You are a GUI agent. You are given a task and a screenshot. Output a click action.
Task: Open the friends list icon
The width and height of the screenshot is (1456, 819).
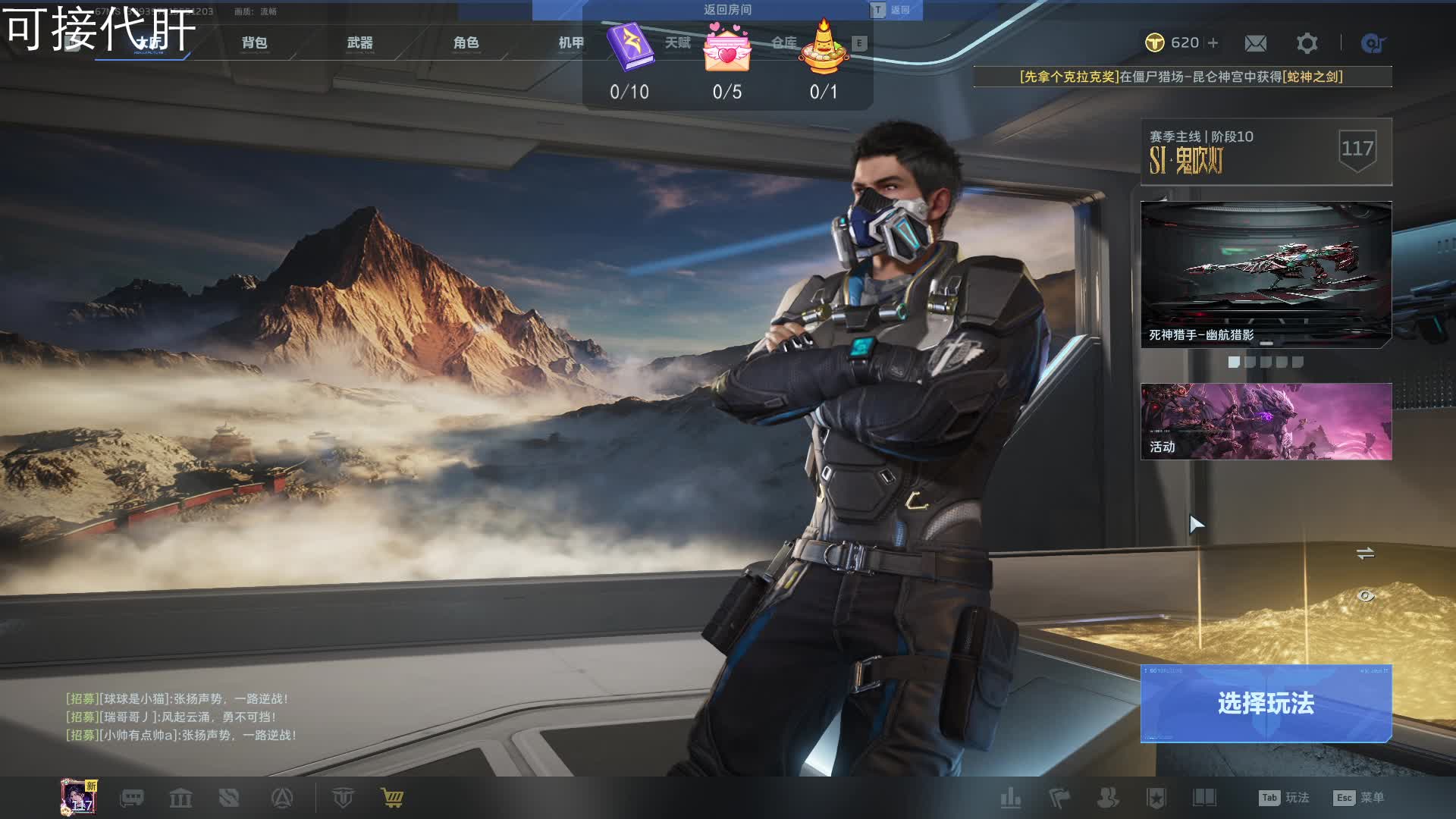click(1108, 798)
